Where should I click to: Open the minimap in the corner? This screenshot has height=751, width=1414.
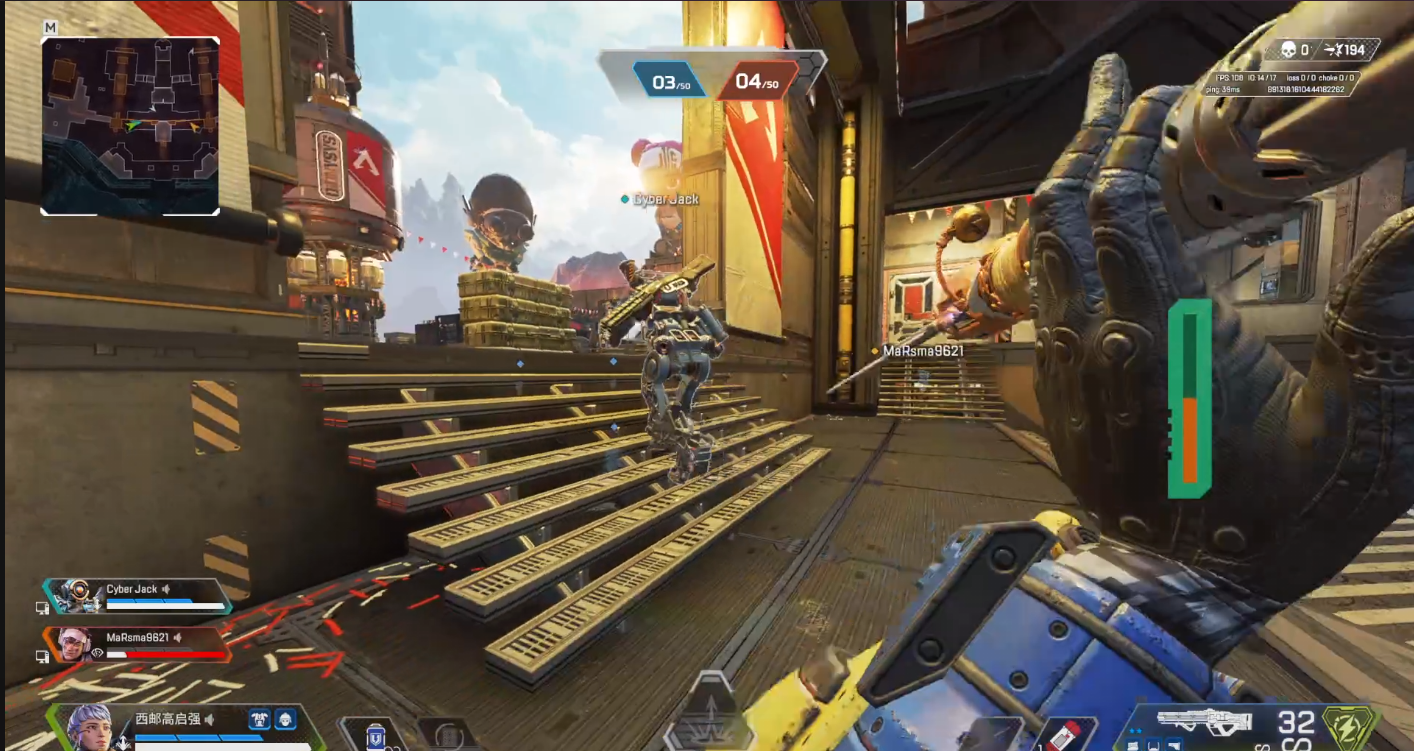pyautogui.click(x=130, y=126)
